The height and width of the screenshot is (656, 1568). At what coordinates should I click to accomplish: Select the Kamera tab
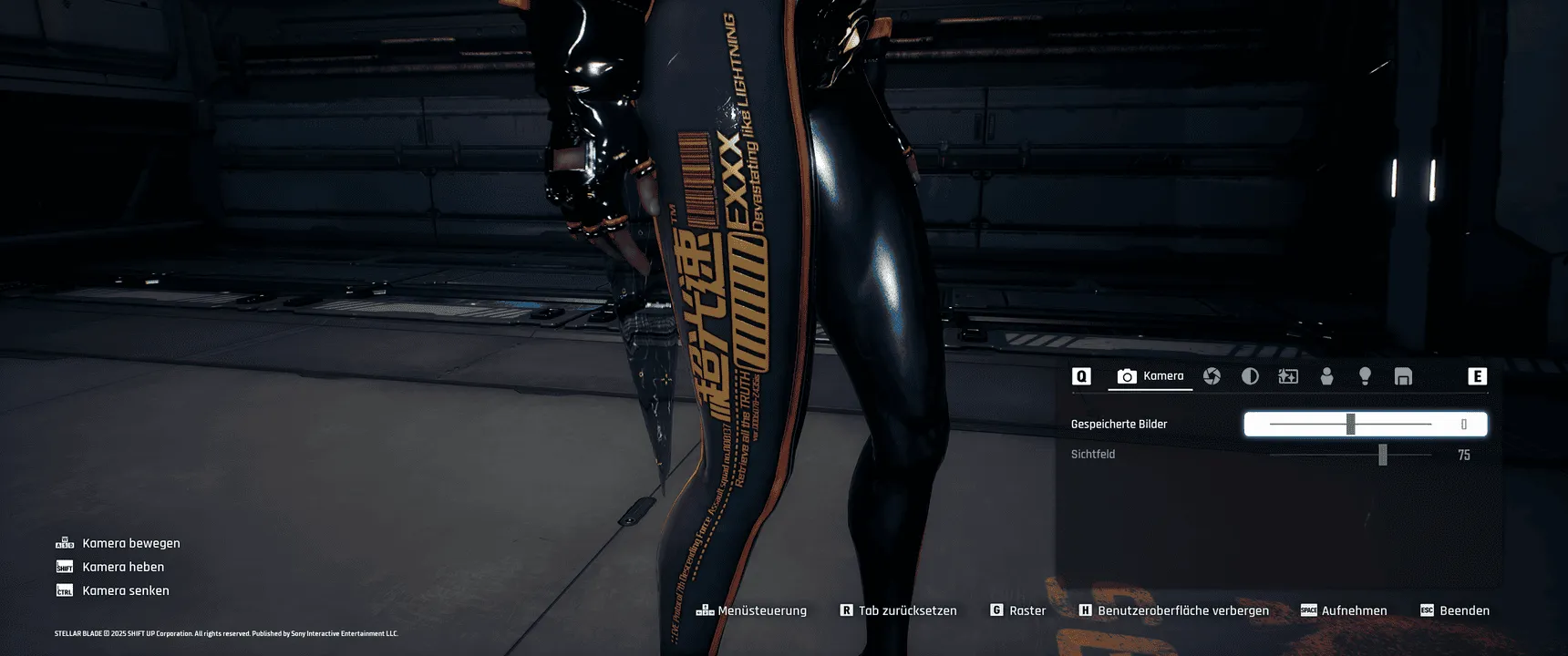1150,376
